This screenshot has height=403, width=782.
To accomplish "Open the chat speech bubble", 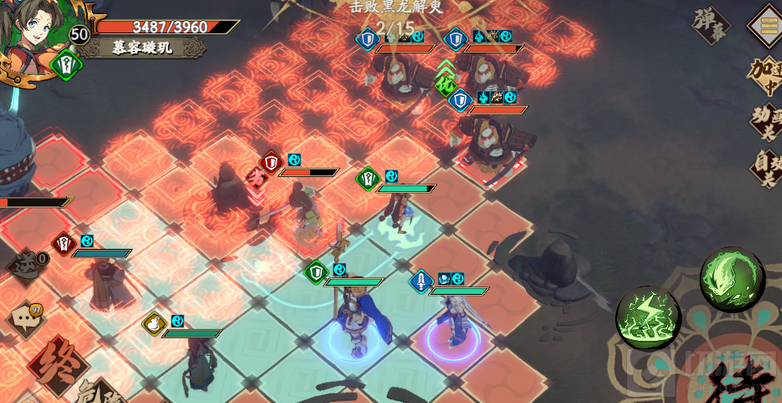I will (x=27, y=319).
